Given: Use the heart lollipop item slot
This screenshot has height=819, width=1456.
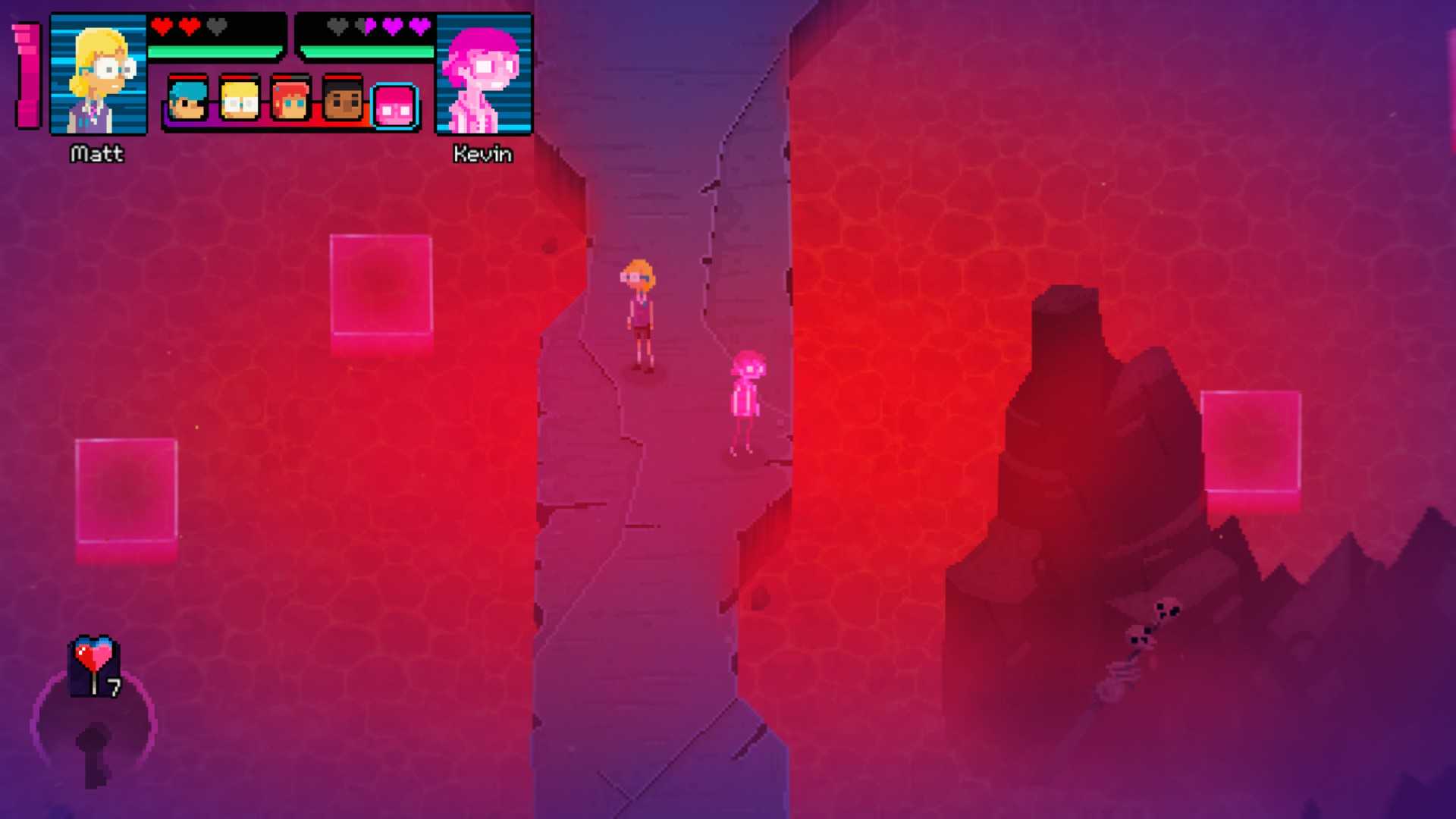Looking at the screenshot, I should pyautogui.click(x=95, y=666).
